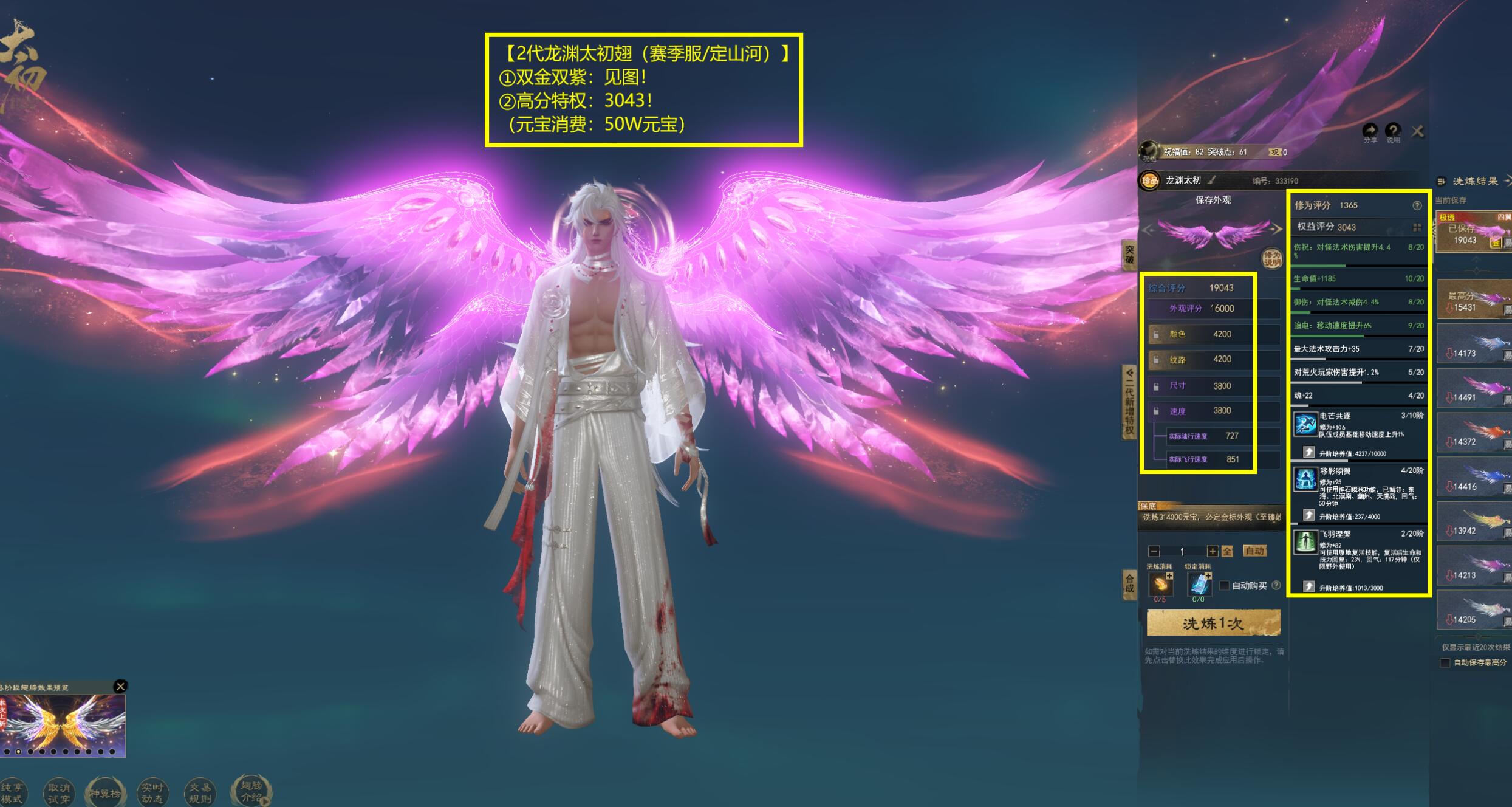This screenshot has width=1512, height=807.
Task: Click the 洗炼1次 refine button
Action: pyautogui.click(x=1213, y=623)
